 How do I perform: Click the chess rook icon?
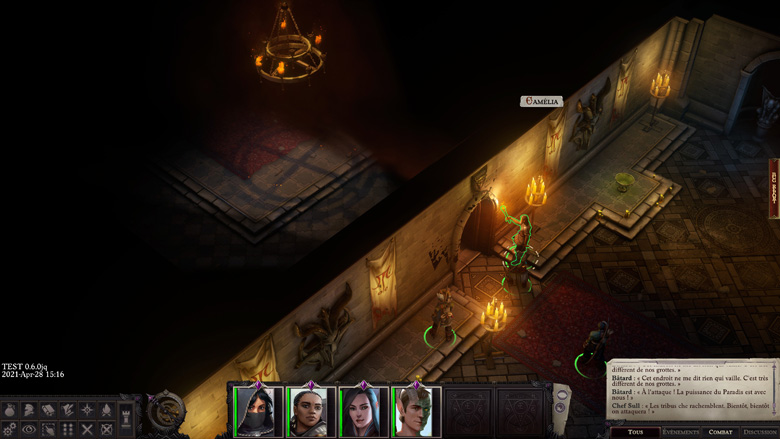(x=126, y=416)
